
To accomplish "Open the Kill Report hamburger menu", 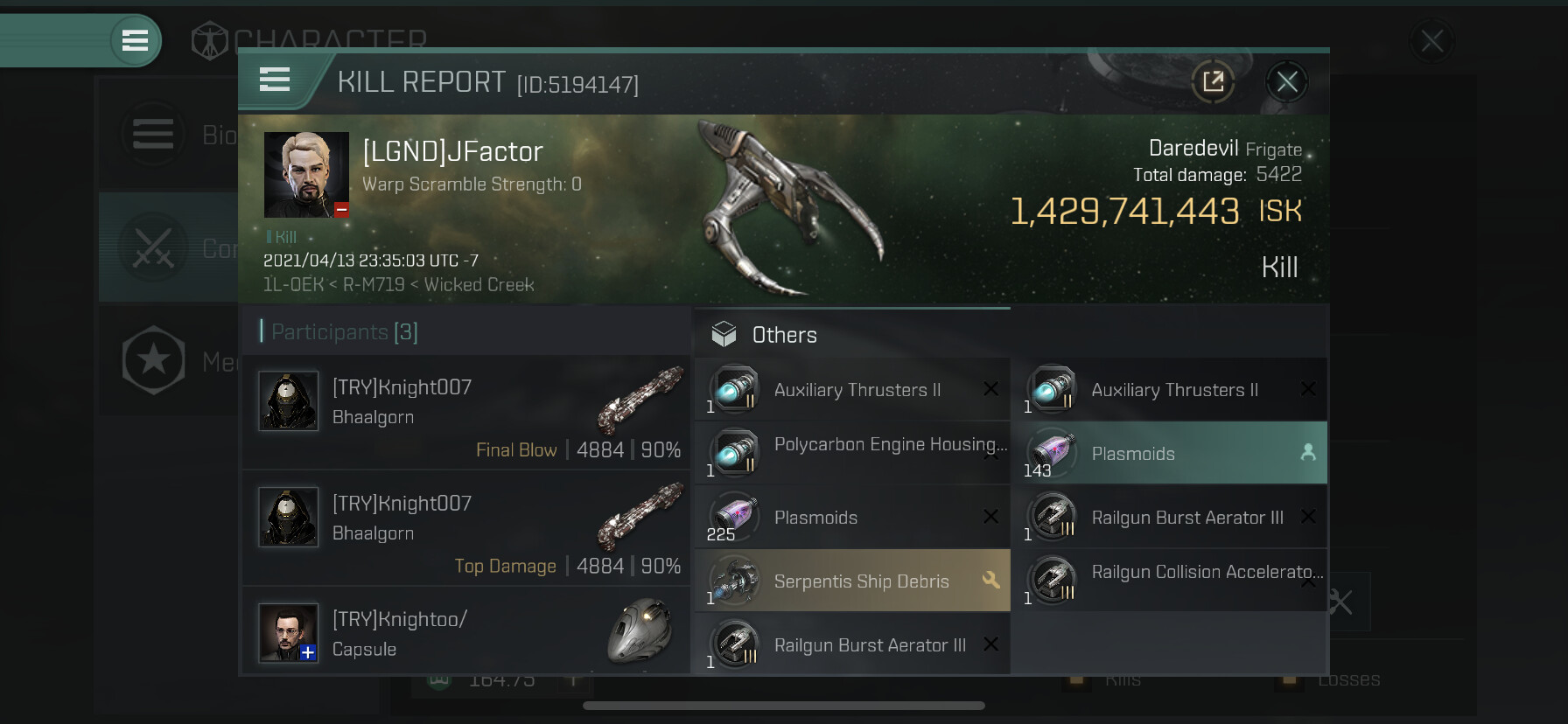I will pyautogui.click(x=275, y=80).
